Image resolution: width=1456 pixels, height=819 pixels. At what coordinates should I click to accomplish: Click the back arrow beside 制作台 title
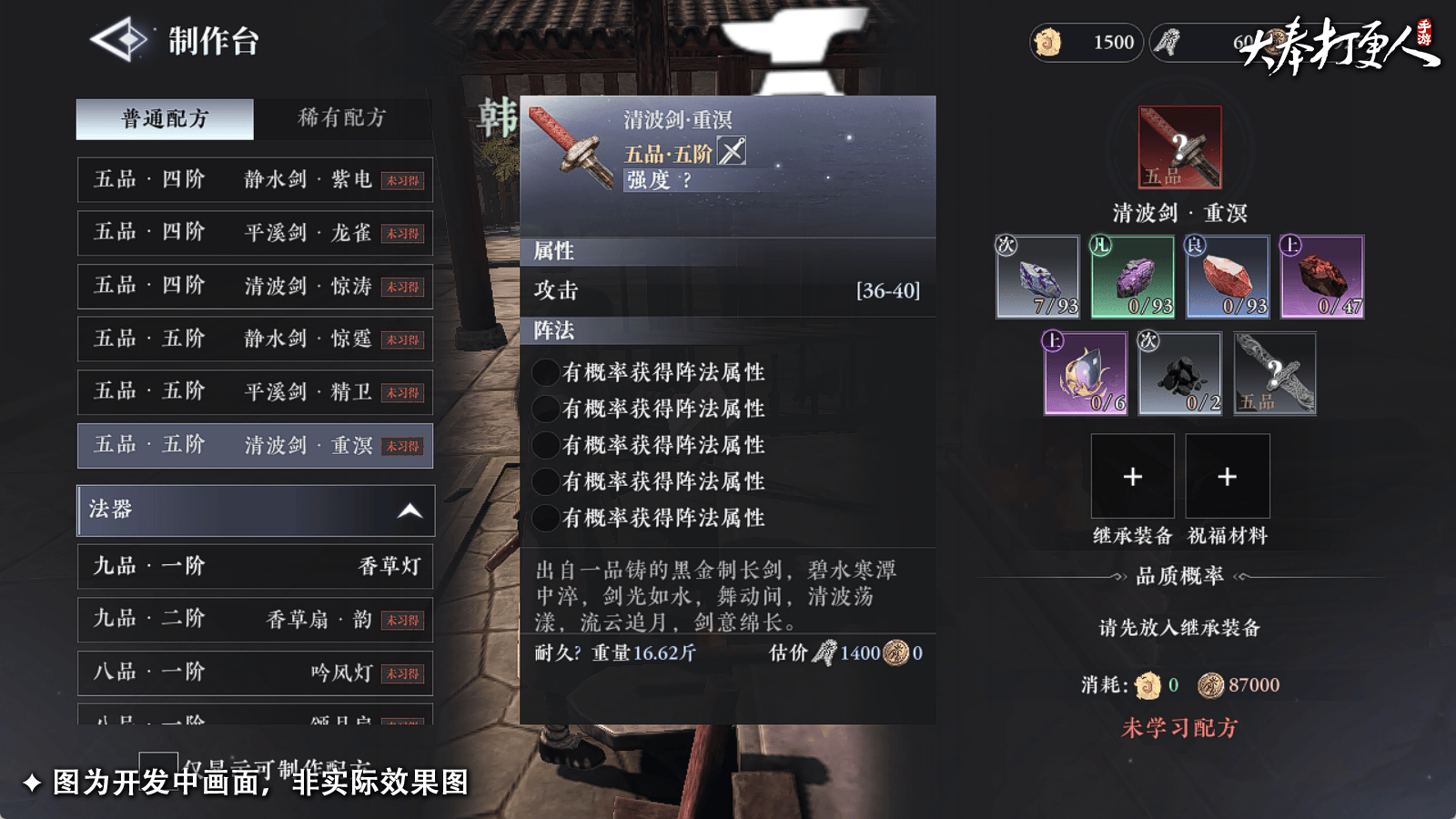coord(118,40)
